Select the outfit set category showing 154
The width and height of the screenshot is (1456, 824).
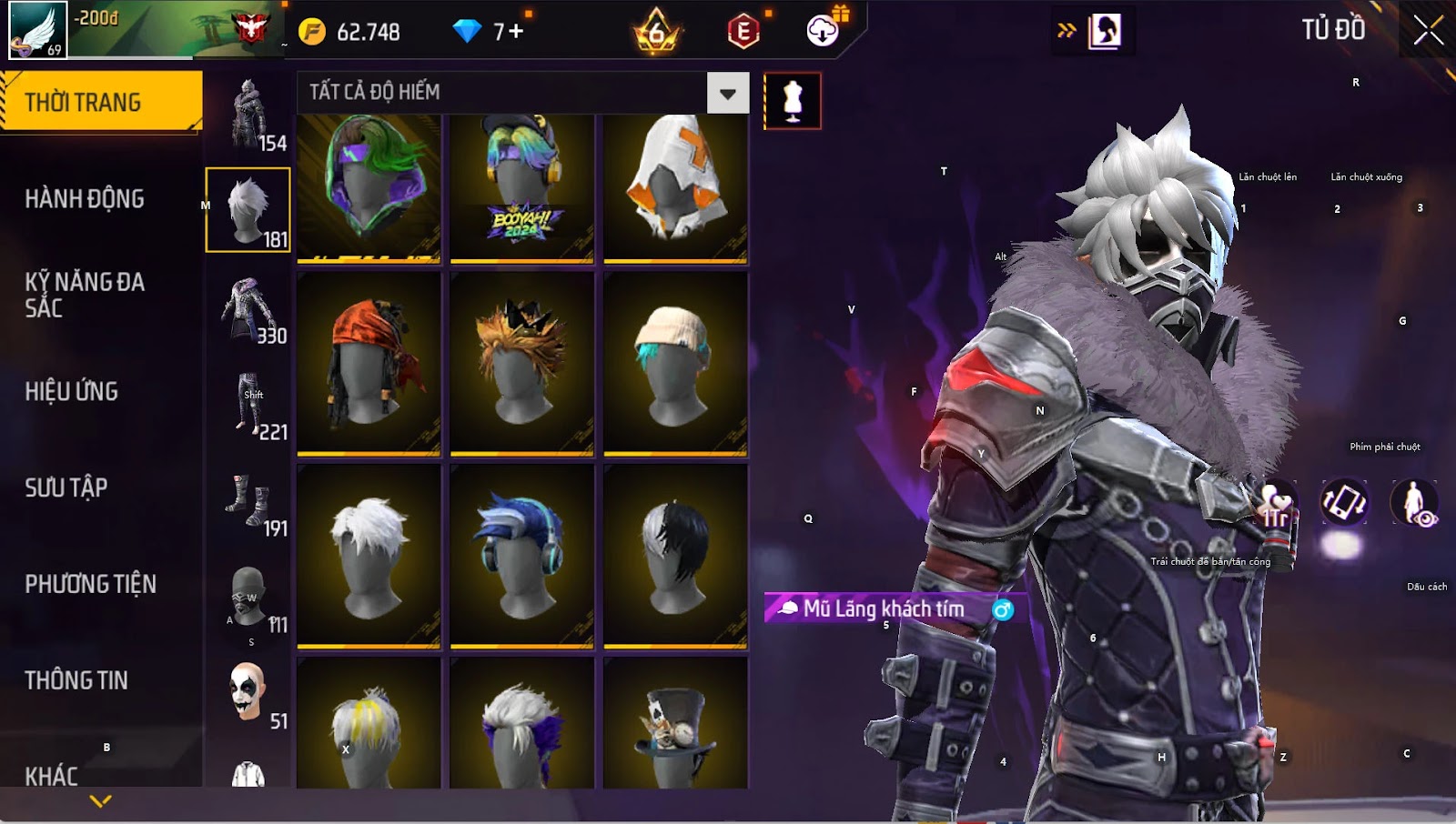[248, 115]
